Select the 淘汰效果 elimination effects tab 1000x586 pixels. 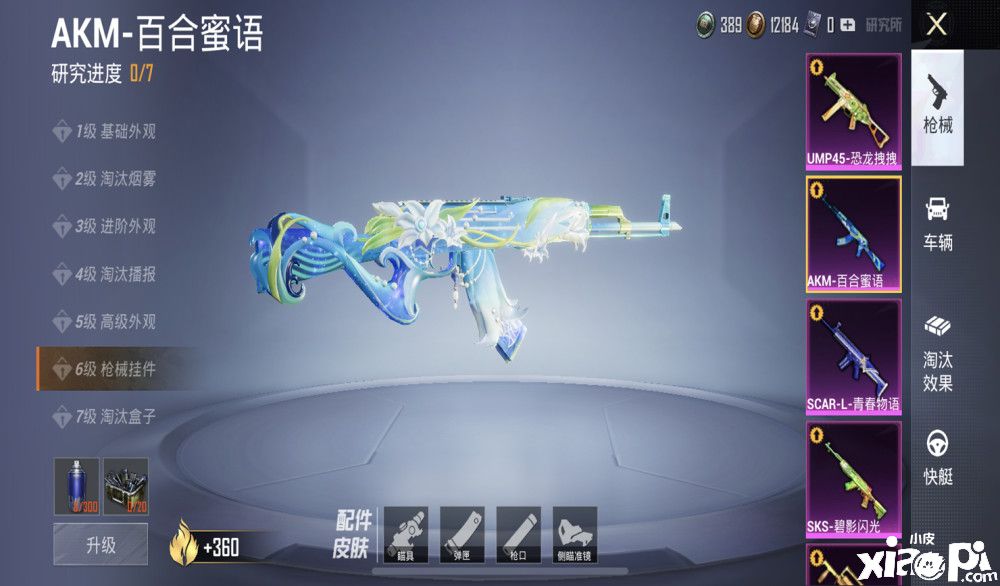pos(937,354)
